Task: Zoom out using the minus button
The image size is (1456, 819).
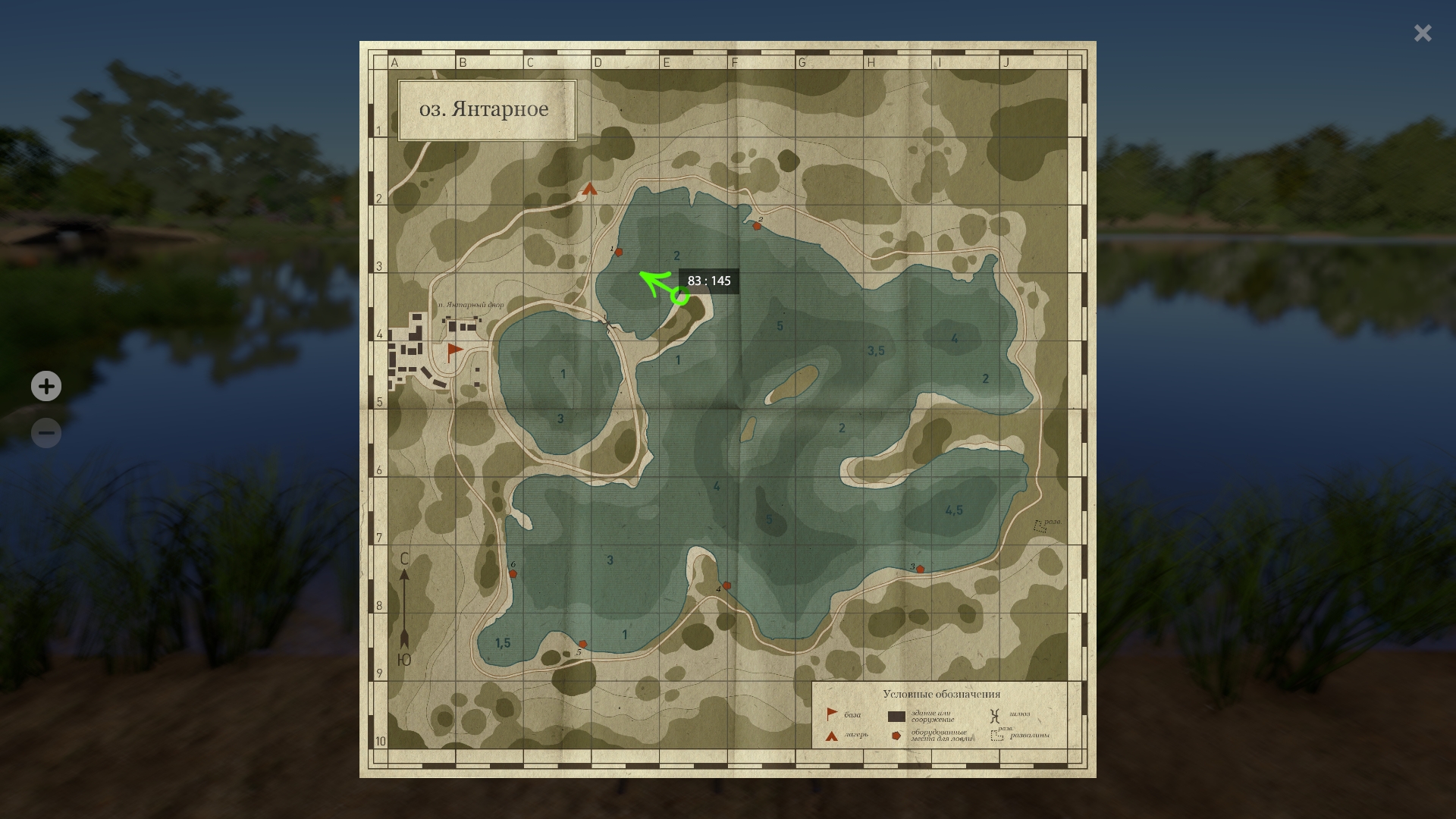Action: tap(45, 432)
